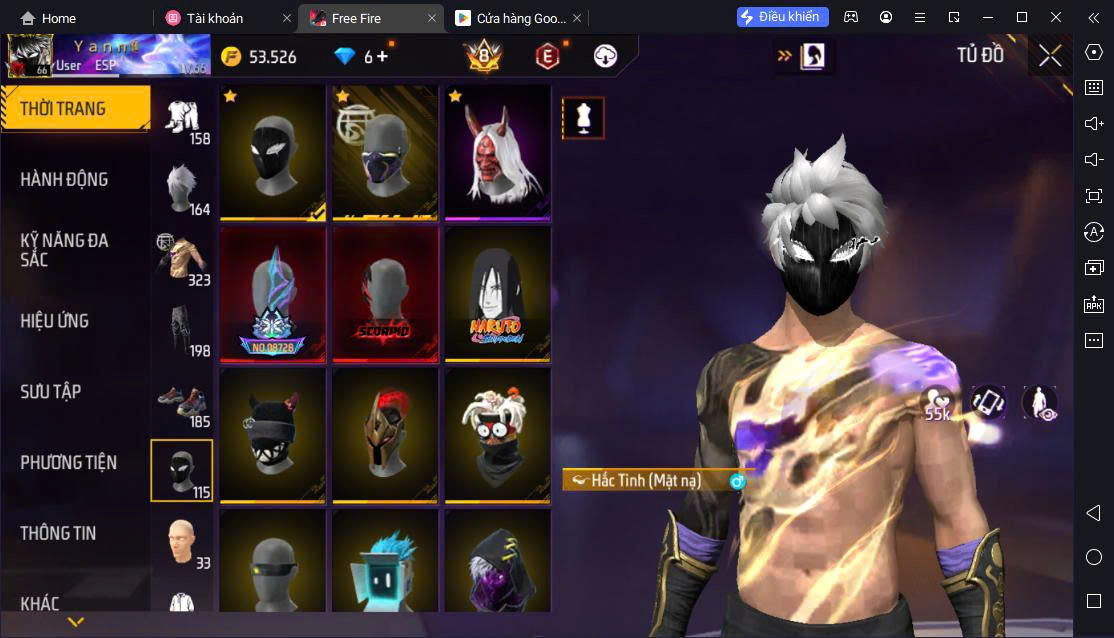Choose the PHƯƠNG TIỆN menu entry
Viewport: 1114px width, 638px height.
pos(68,463)
